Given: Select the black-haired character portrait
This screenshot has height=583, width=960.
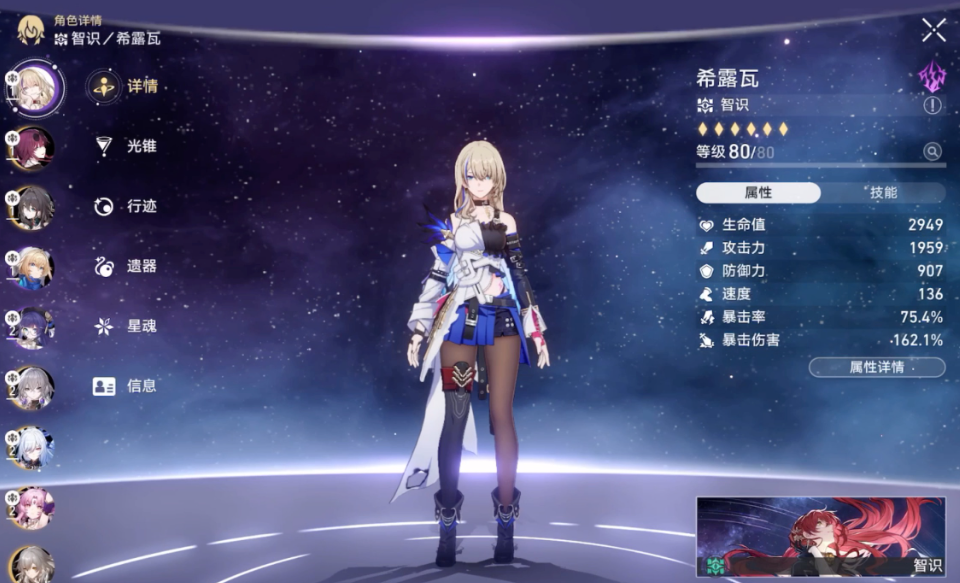Looking at the screenshot, I should coord(34,207).
